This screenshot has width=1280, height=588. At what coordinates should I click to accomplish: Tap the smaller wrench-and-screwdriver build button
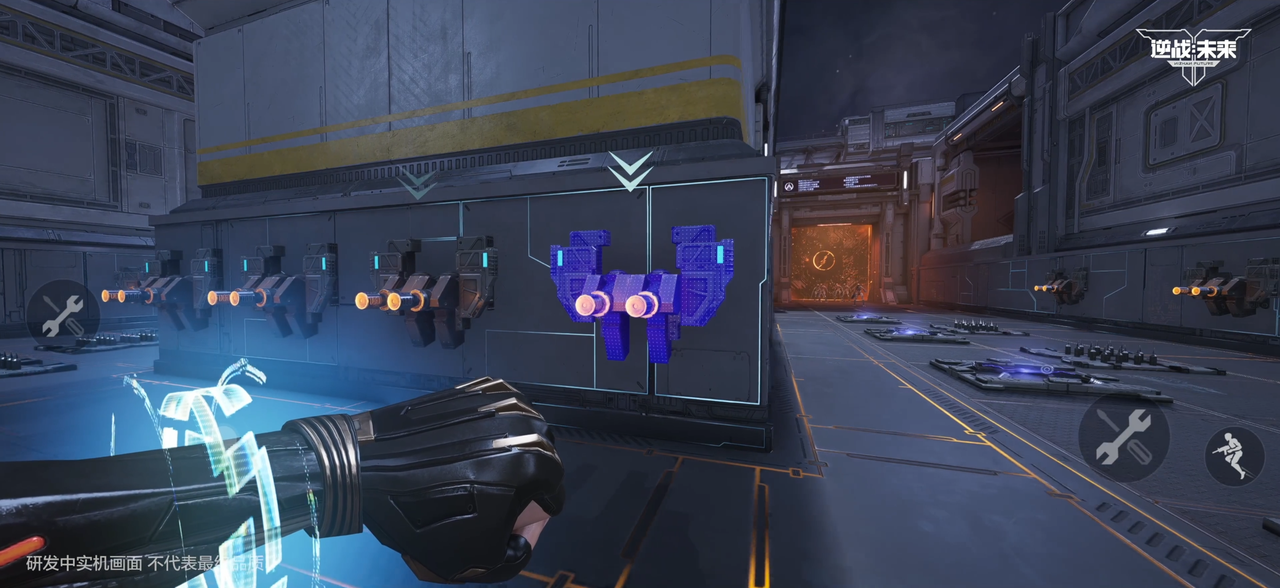tap(62, 317)
